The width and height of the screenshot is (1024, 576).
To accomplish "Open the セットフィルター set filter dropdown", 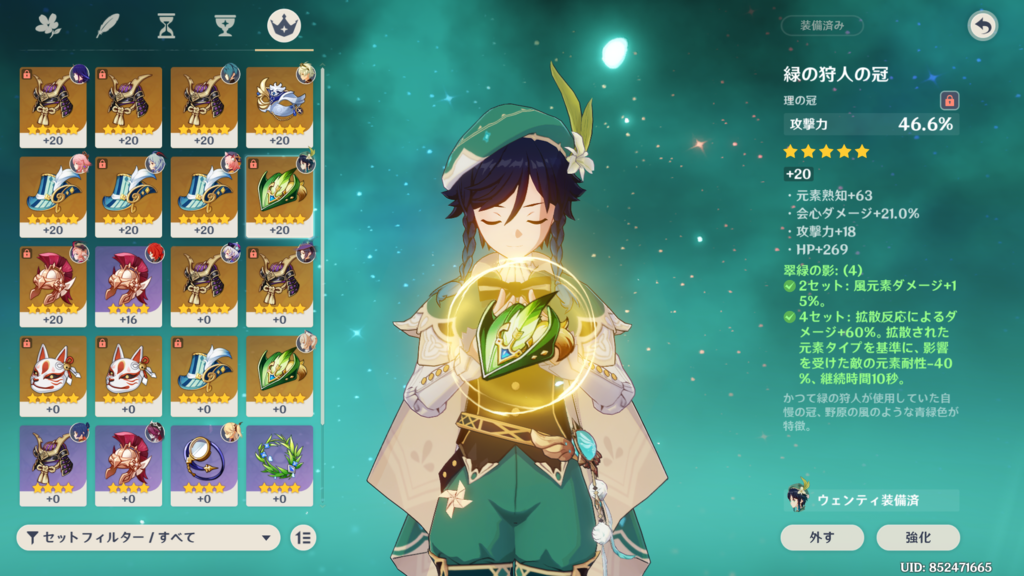I will click(x=148, y=537).
